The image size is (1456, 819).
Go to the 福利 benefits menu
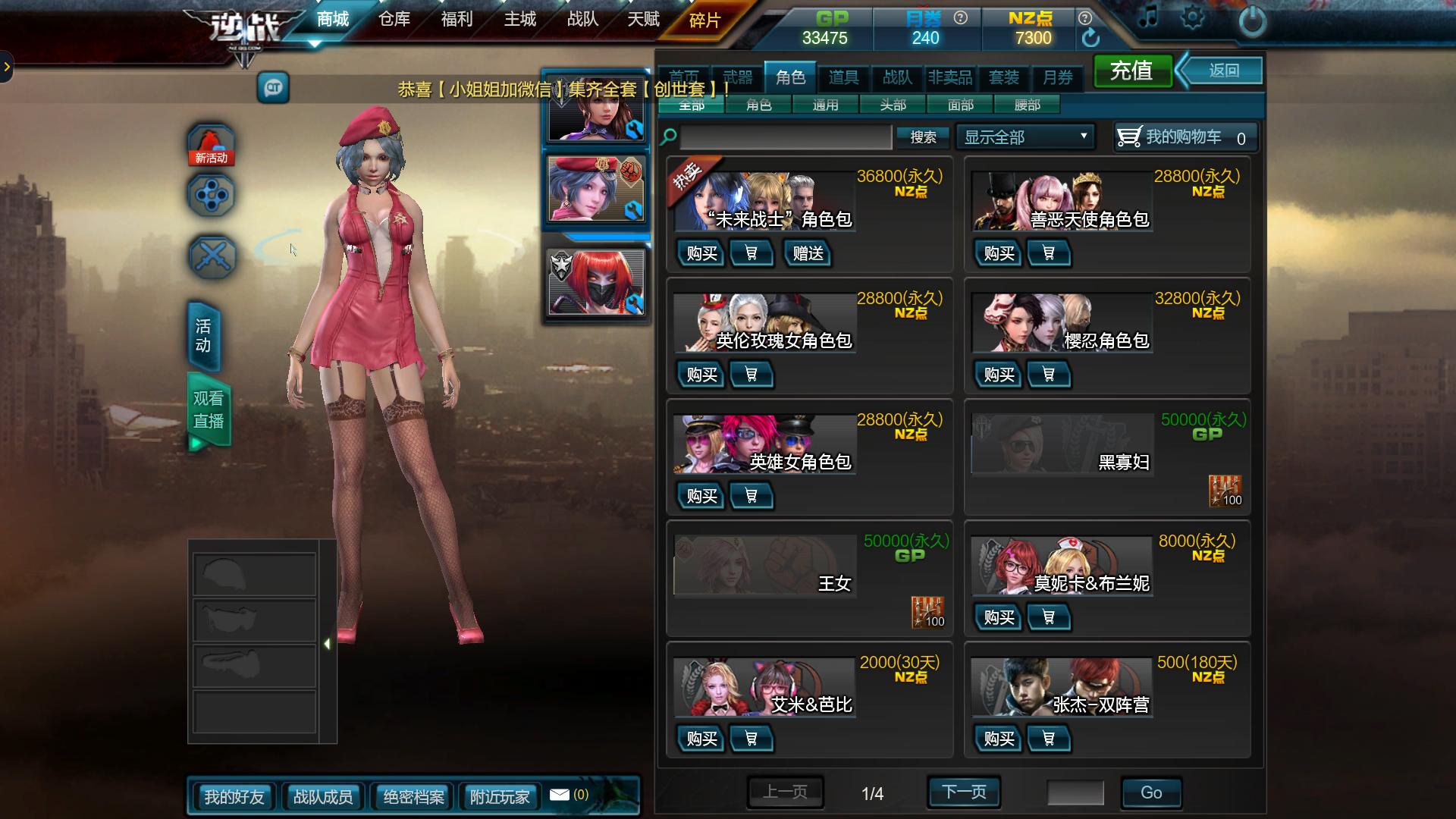(x=457, y=19)
